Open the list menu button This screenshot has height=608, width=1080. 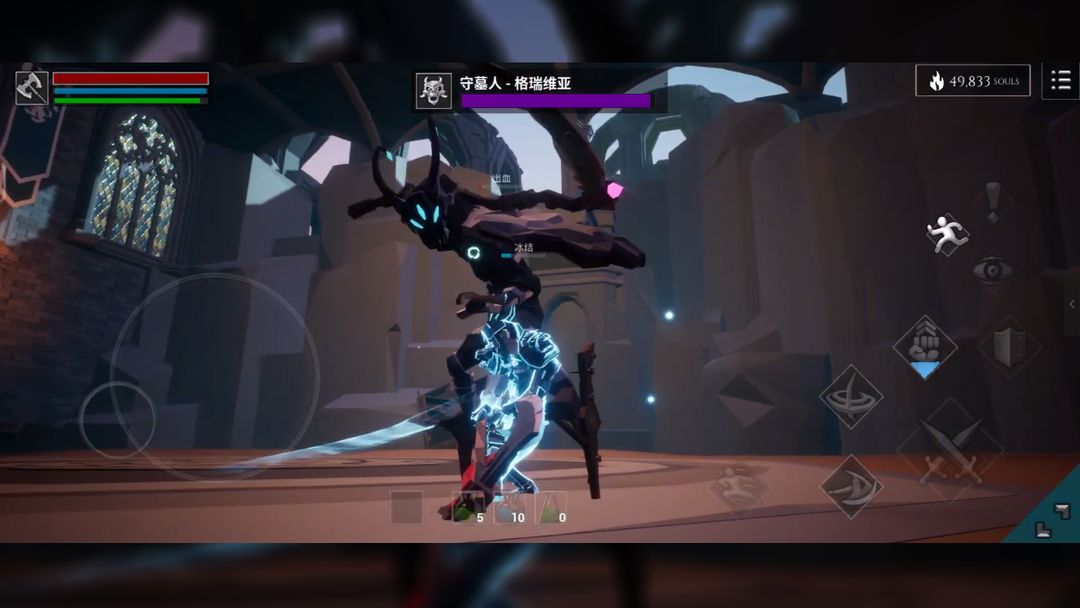(1060, 81)
